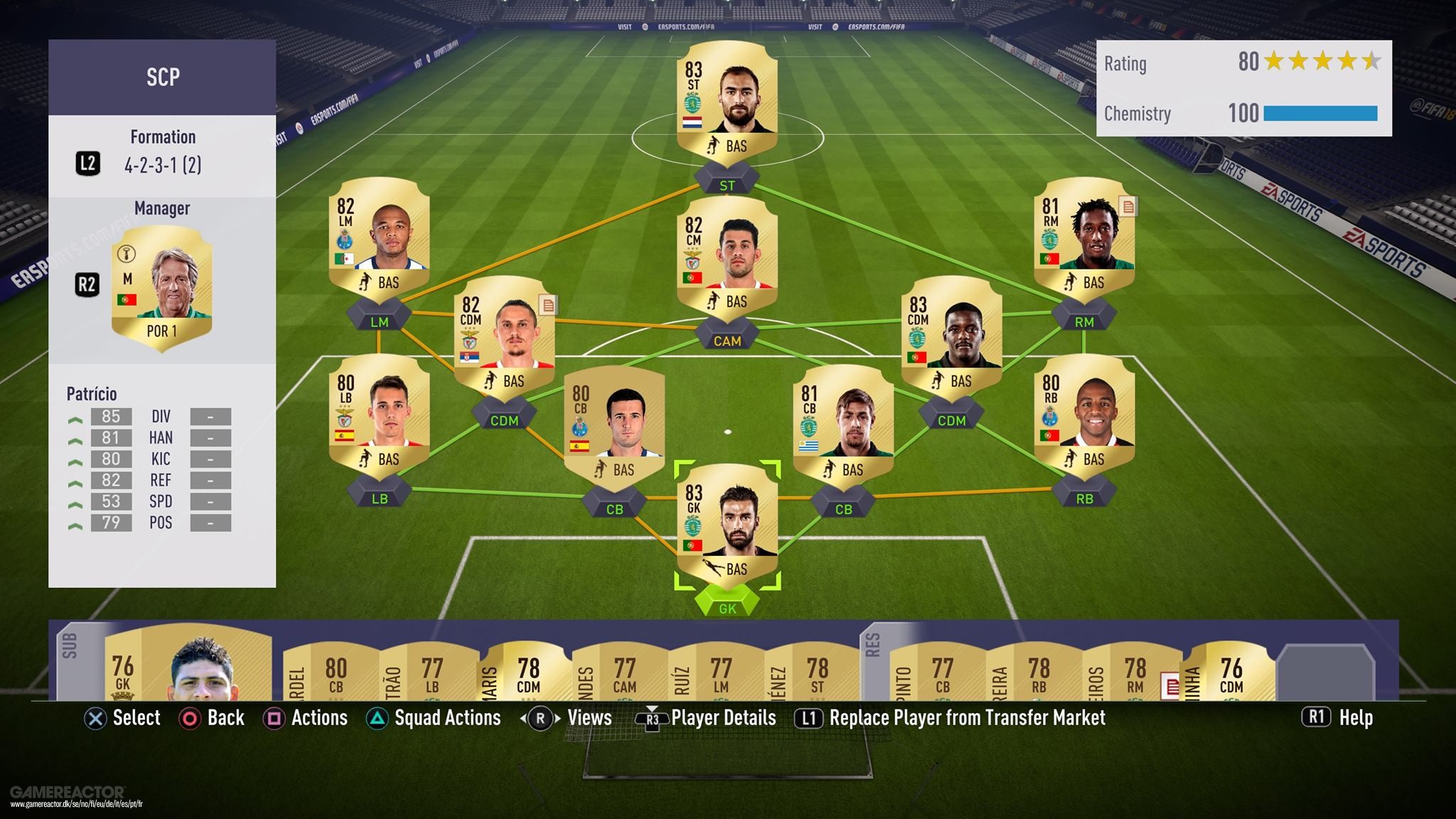Choose the 81-rated centre back card
1456x819 pixels.
(x=843, y=424)
